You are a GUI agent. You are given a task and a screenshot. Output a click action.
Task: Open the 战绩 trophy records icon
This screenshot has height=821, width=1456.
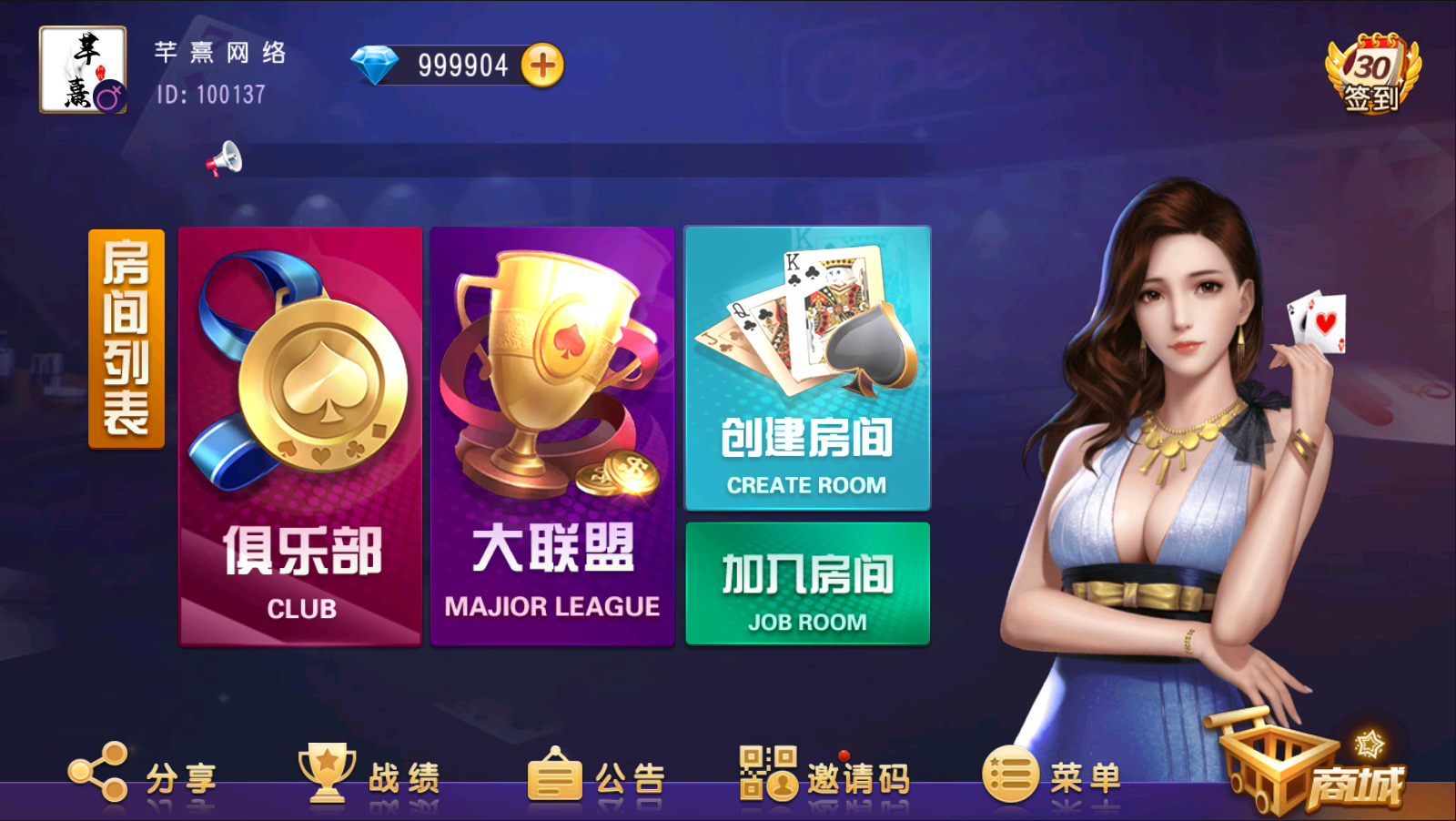click(x=328, y=774)
